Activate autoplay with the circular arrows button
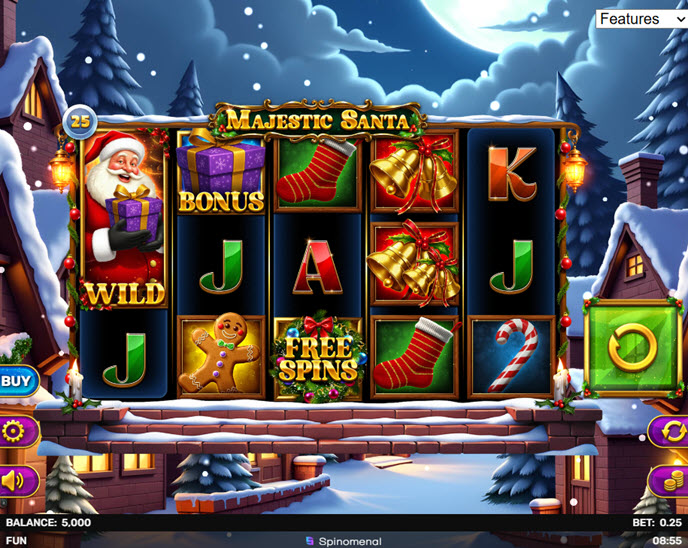Viewport: 688px width, 548px height. pyautogui.click(x=668, y=432)
